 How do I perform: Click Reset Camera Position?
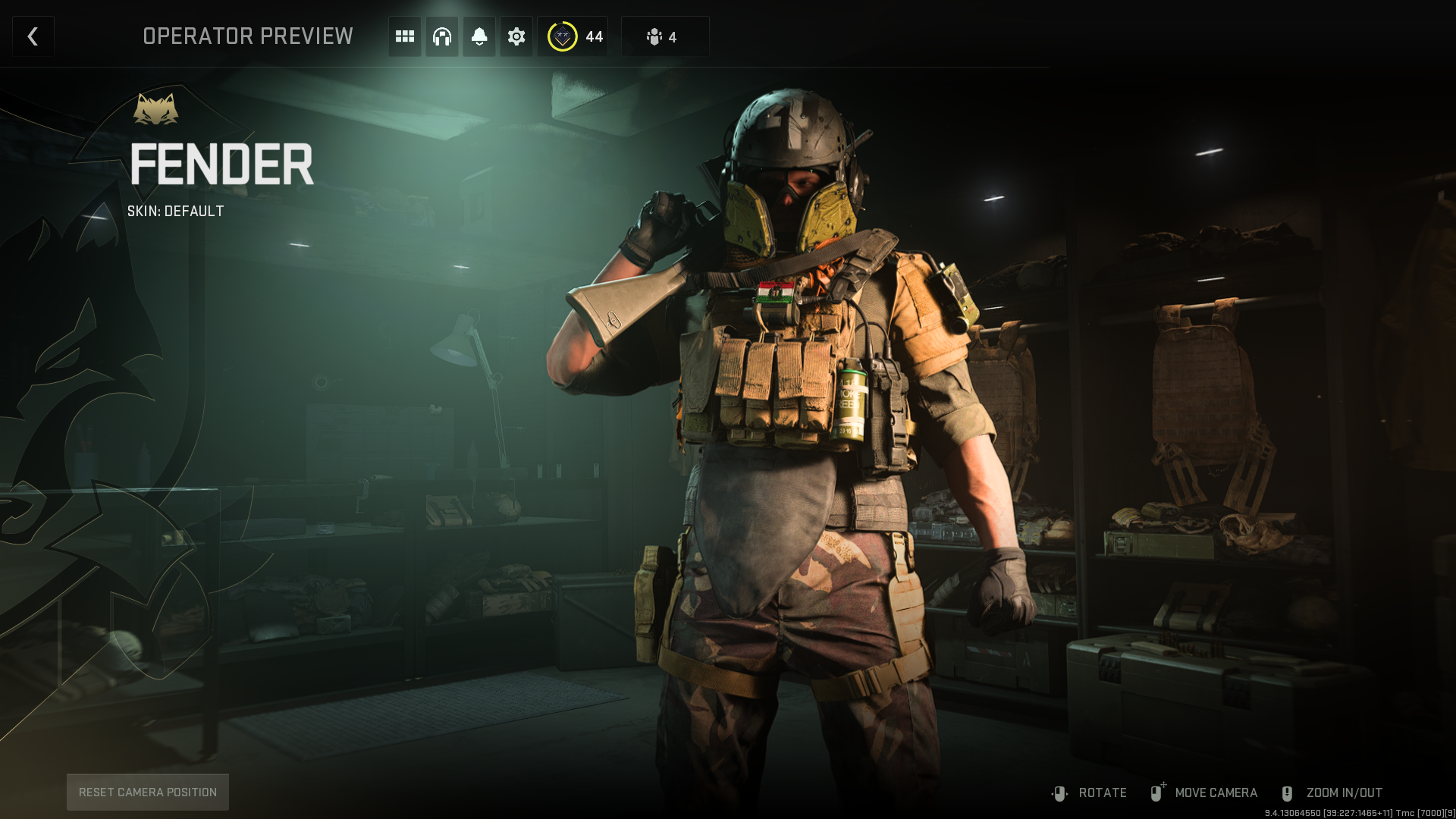tap(148, 792)
